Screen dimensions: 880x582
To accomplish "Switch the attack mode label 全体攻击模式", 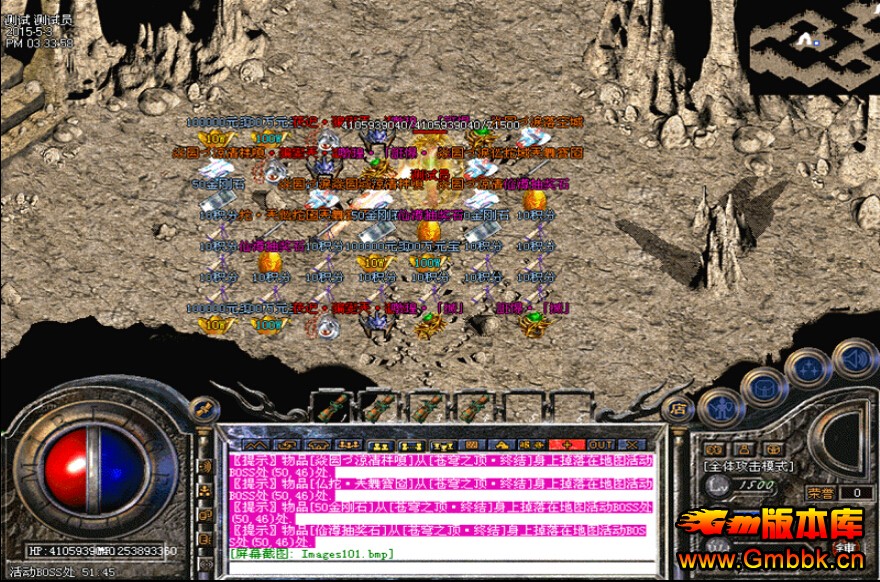I will tap(748, 466).
